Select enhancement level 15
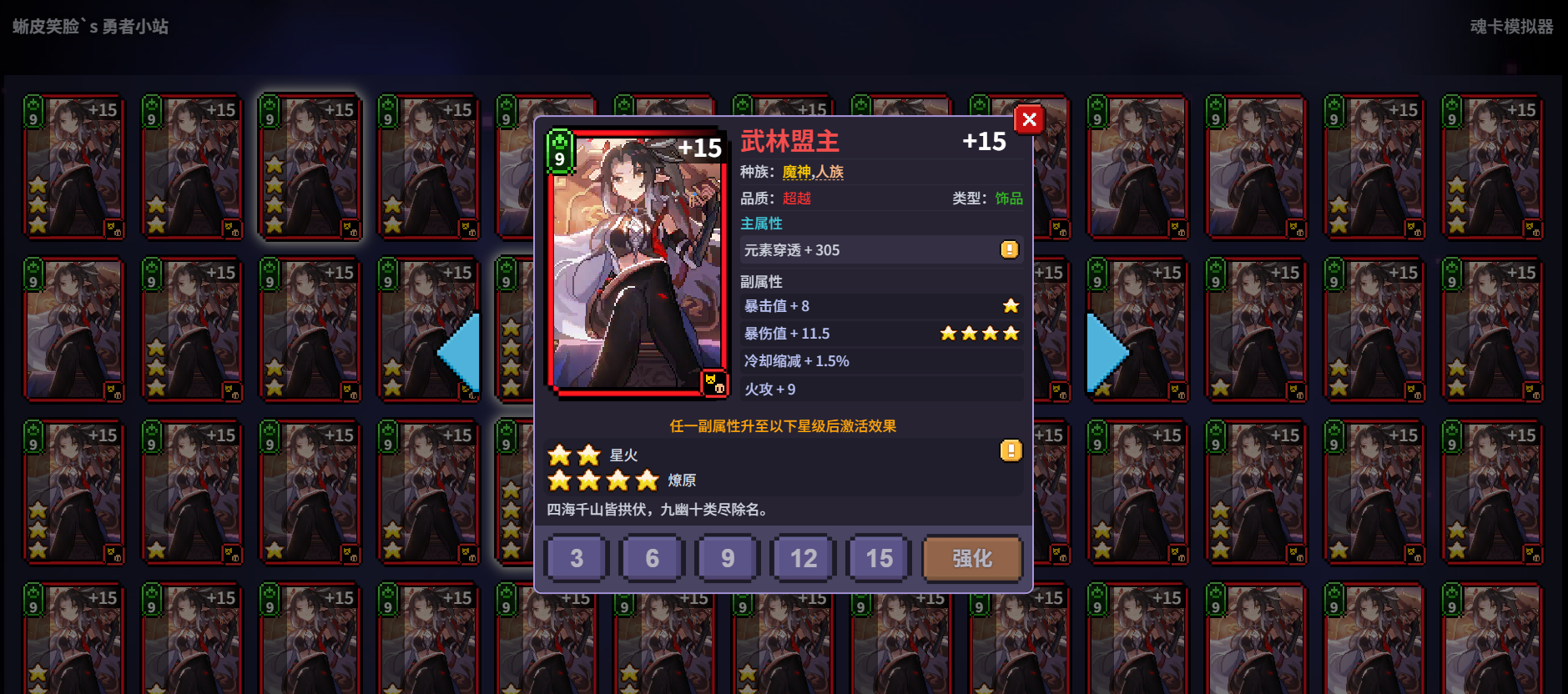1568x694 pixels. click(x=877, y=558)
